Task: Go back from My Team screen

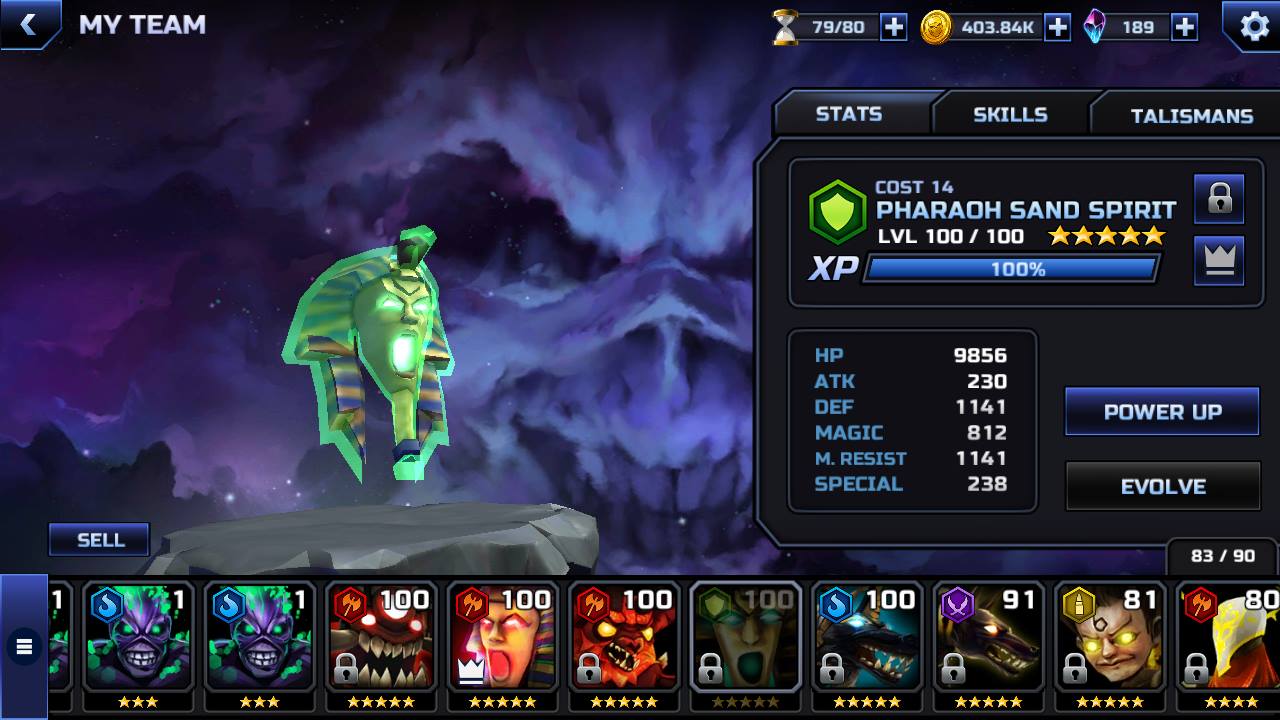Action: [x=28, y=25]
